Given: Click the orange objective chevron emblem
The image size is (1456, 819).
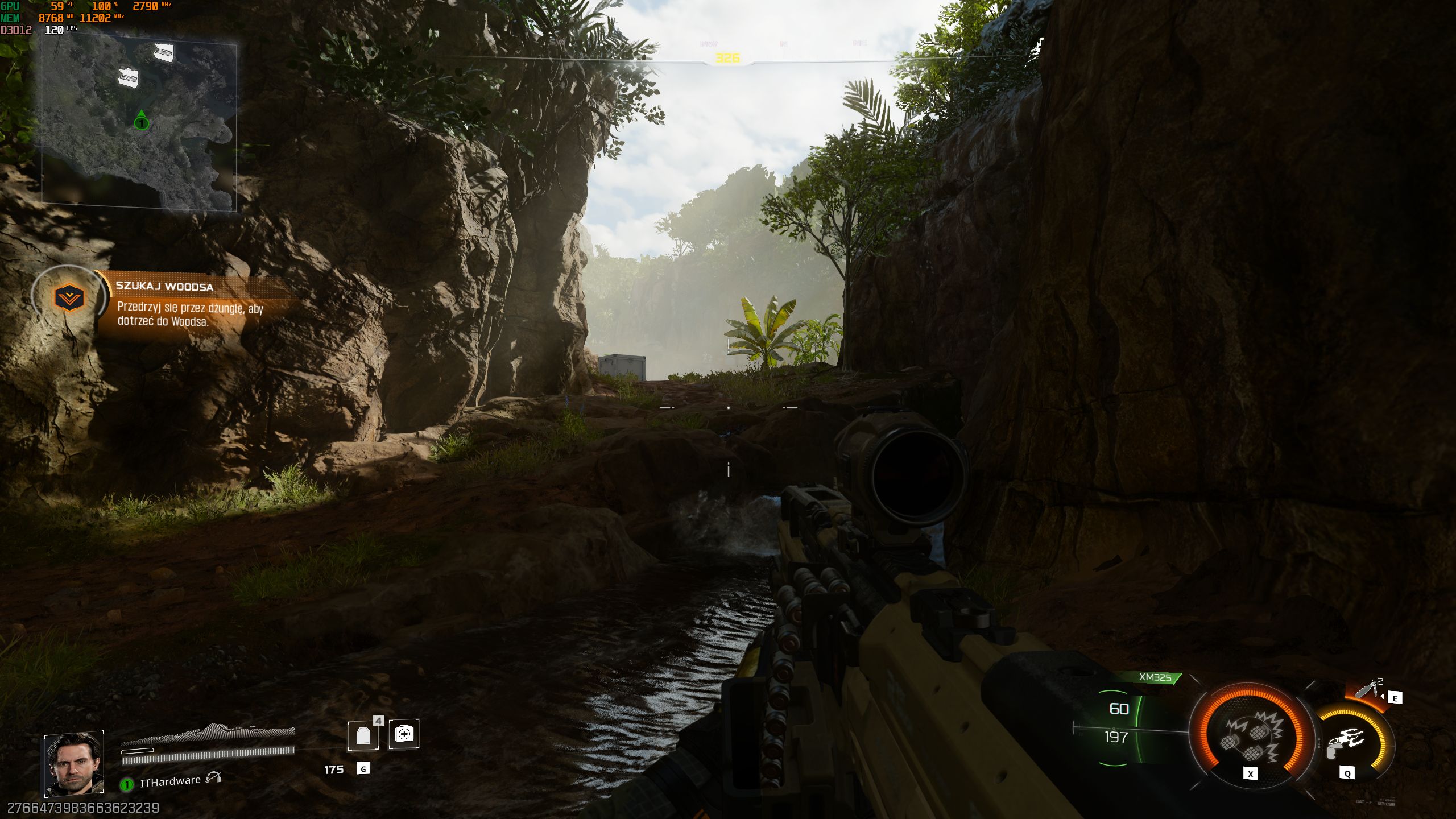Looking at the screenshot, I should coord(69,297).
